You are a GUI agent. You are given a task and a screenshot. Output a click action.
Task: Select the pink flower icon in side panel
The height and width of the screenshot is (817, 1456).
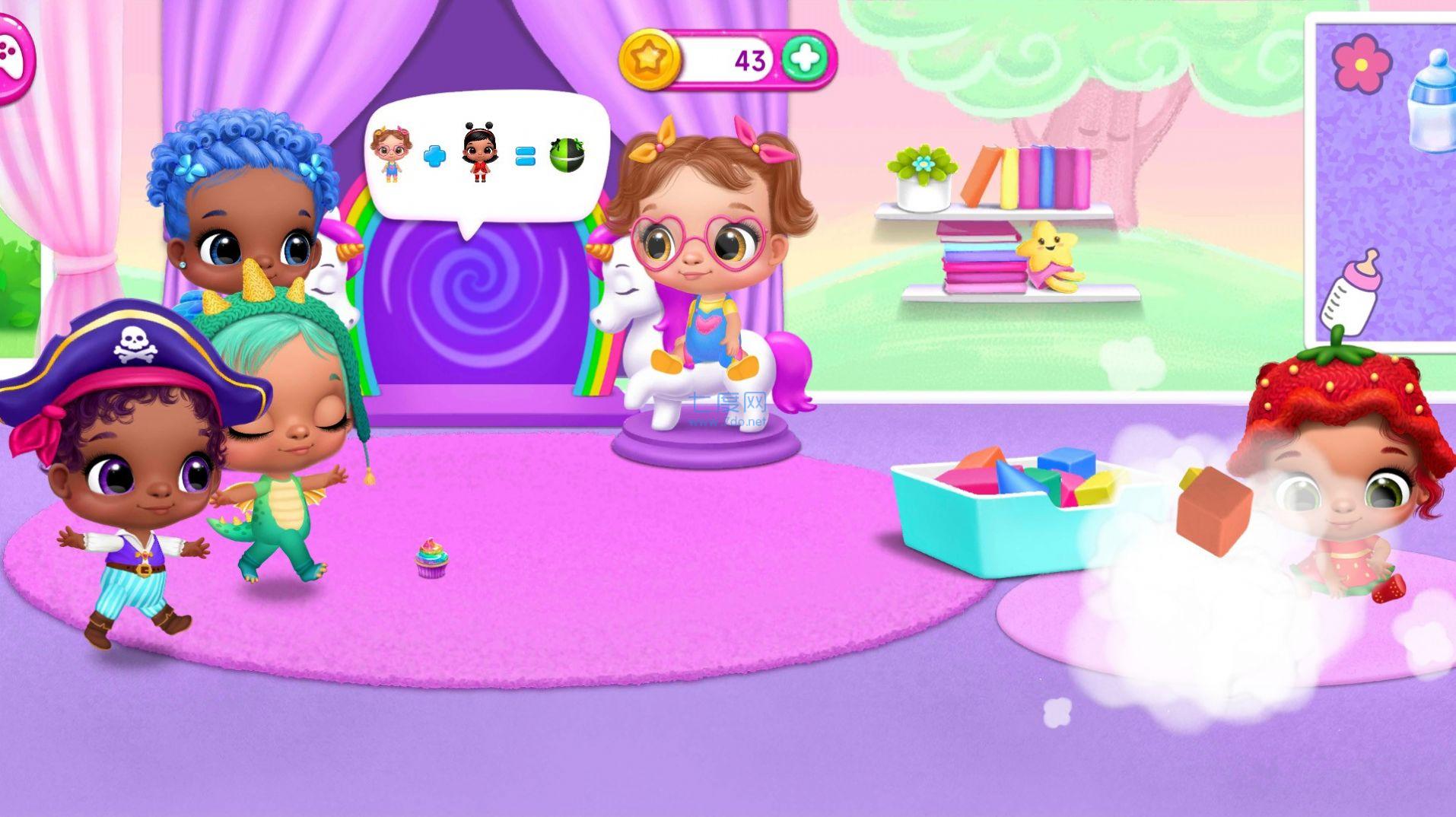[x=1362, y=64]
